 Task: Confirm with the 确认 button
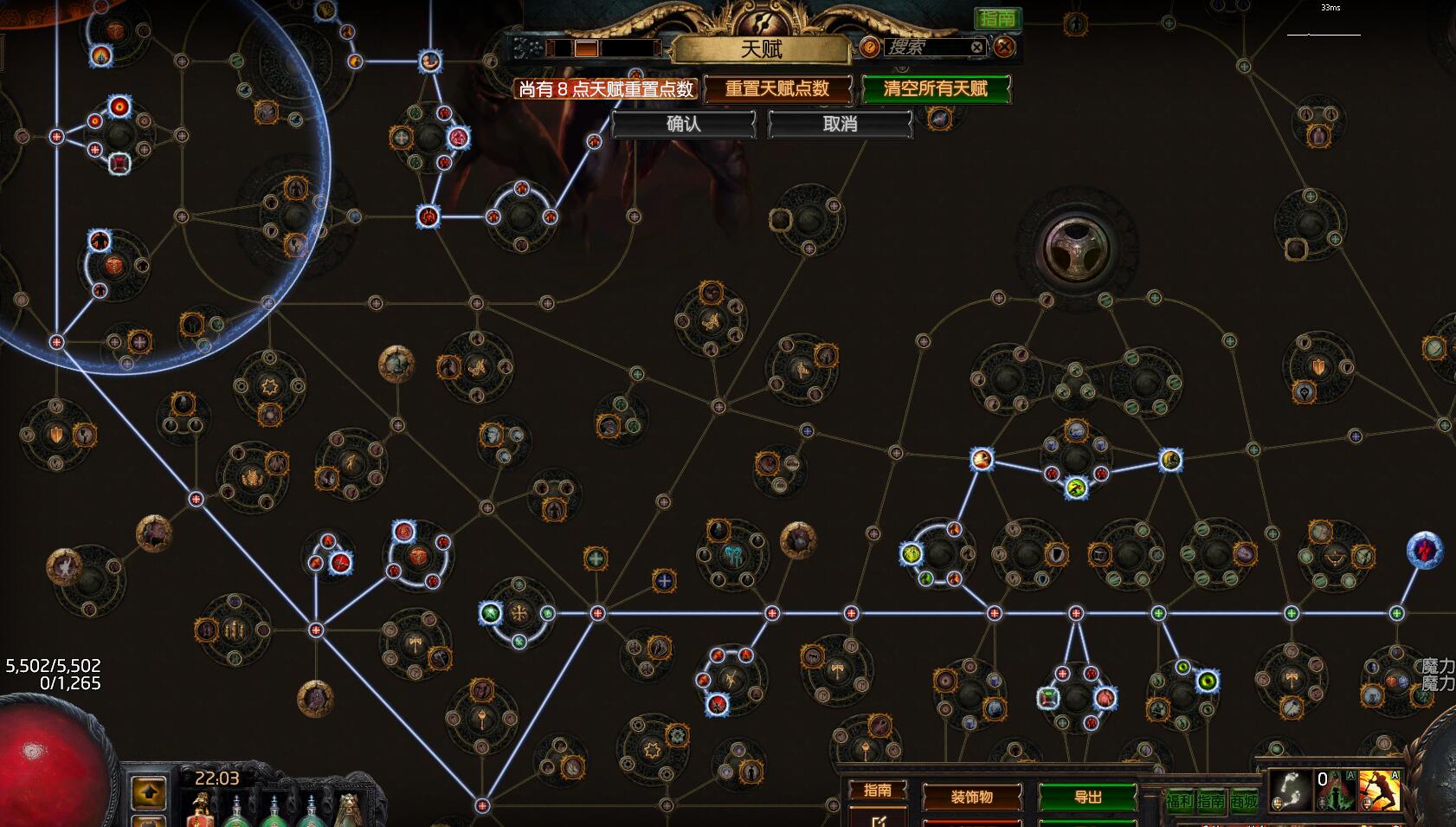tap(683, 124)
